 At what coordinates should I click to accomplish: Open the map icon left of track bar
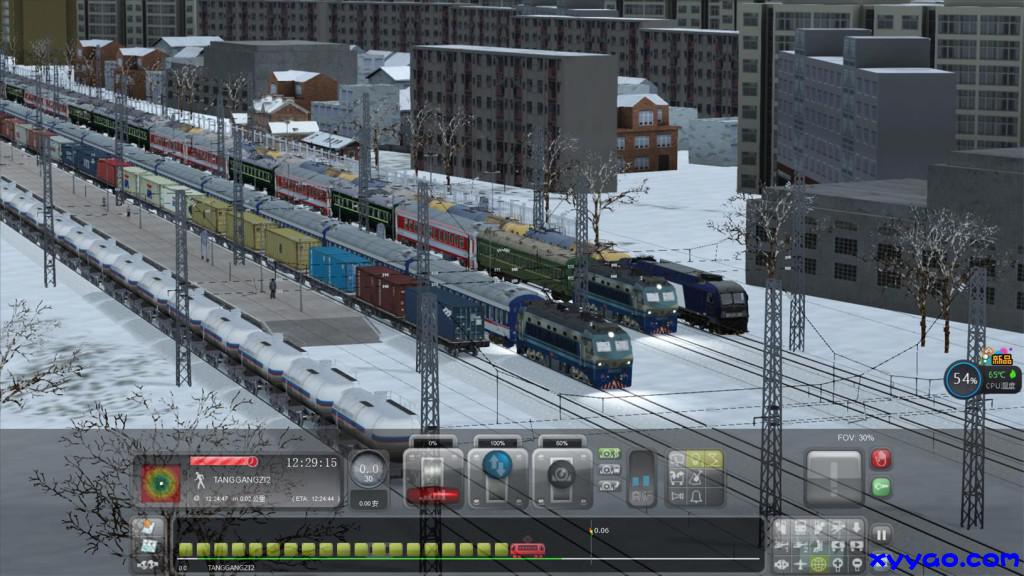click(148, 546)
